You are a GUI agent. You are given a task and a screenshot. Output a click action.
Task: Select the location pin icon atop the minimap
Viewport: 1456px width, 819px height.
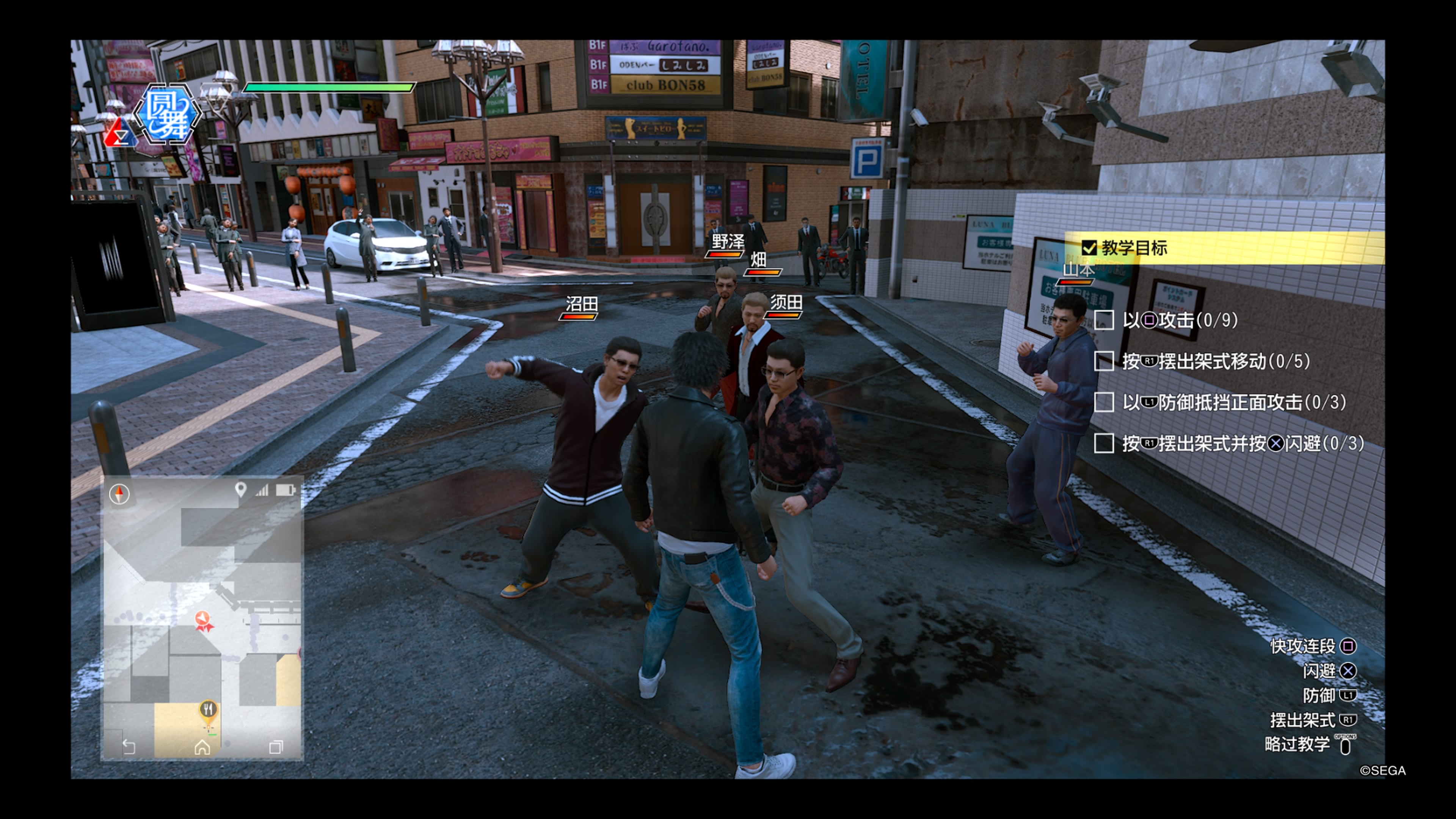241,490
